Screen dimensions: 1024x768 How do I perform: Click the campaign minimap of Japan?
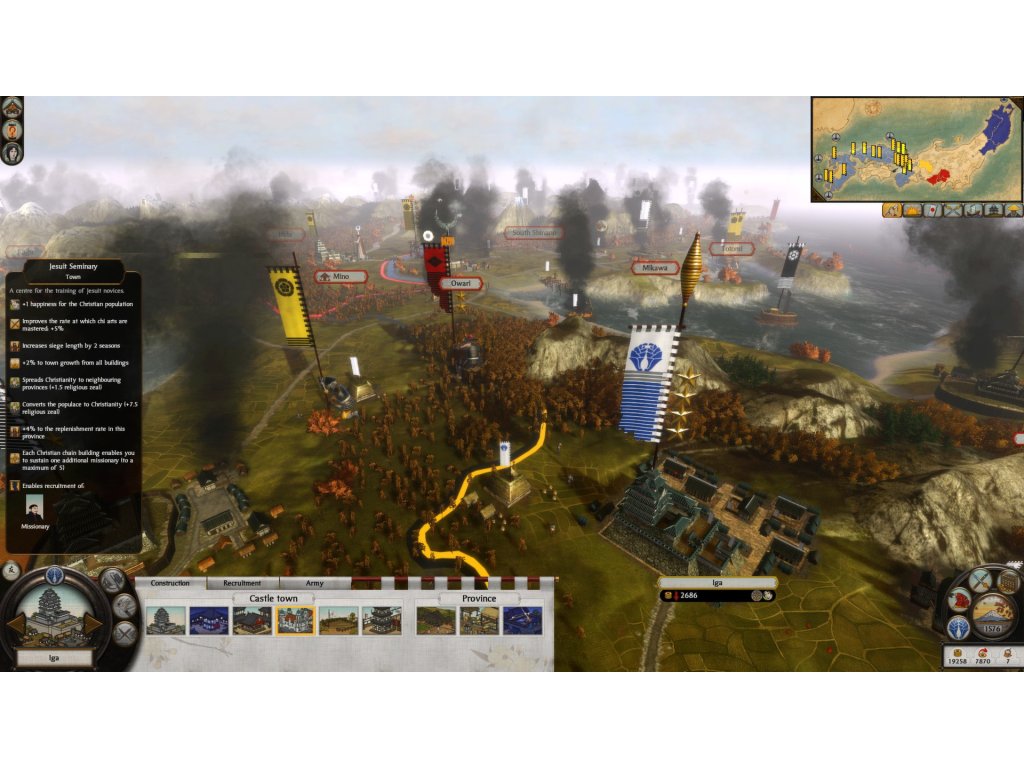click(917, 148)
